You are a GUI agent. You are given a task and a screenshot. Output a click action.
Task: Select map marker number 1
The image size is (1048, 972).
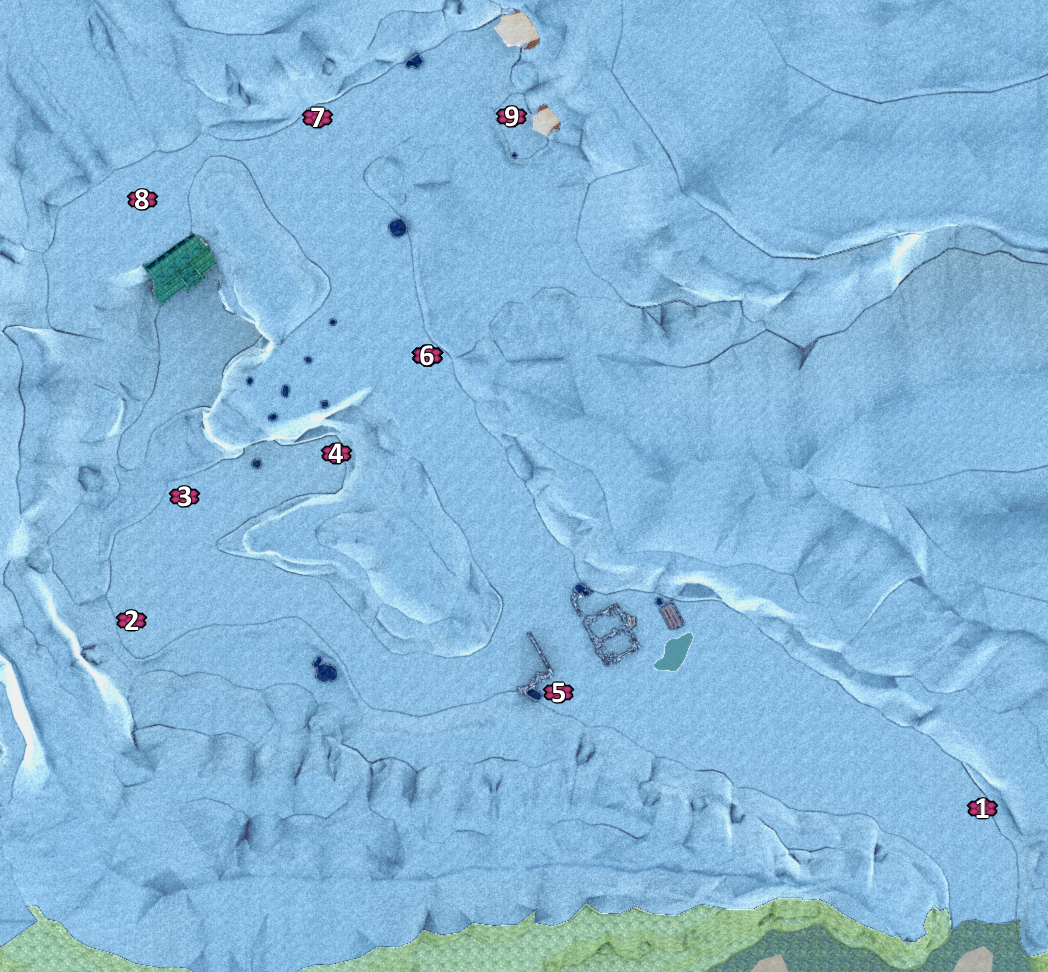click(981, 809)
